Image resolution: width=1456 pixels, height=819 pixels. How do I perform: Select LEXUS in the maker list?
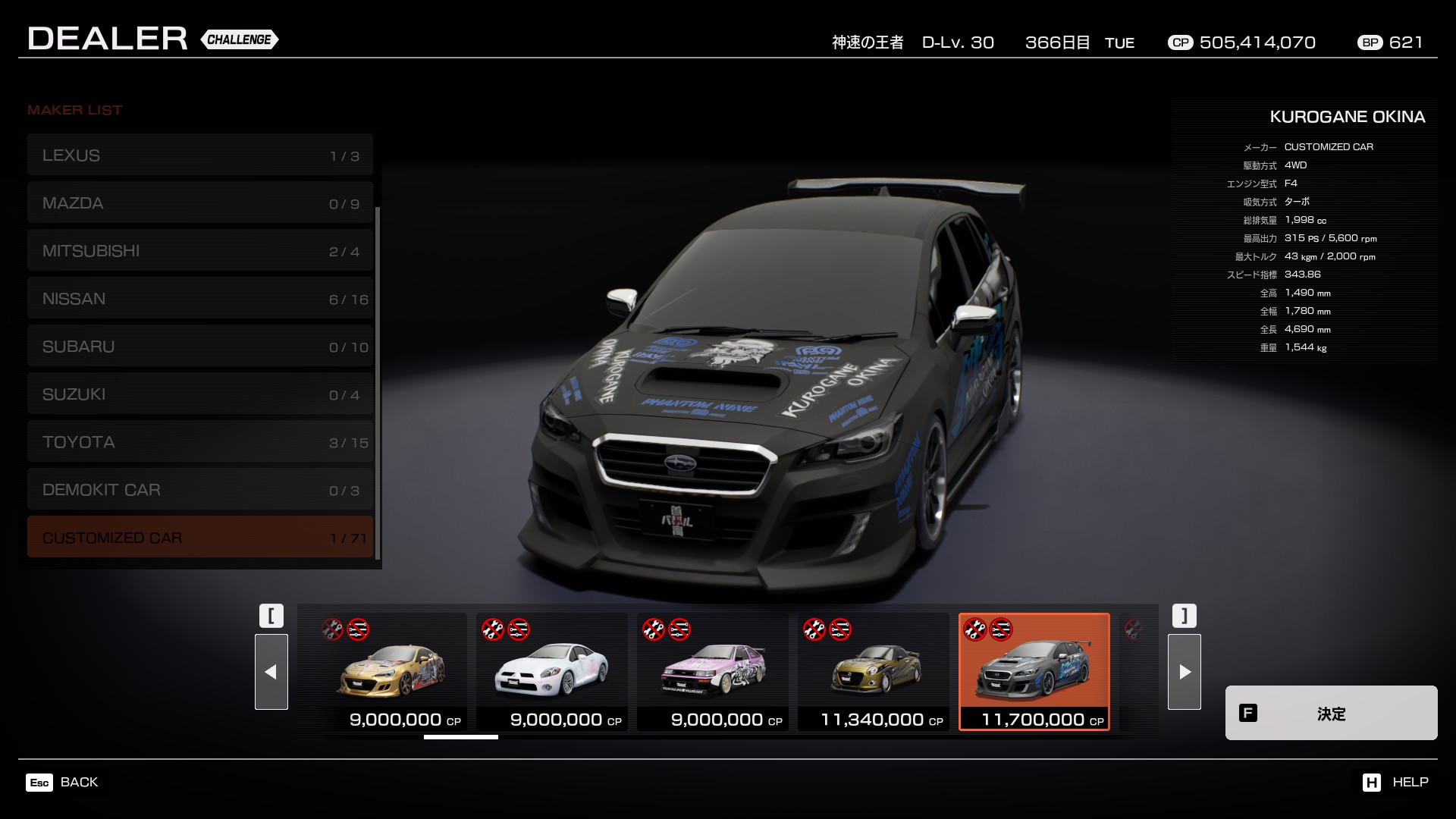pyautogui.click(x=199, y=155)
